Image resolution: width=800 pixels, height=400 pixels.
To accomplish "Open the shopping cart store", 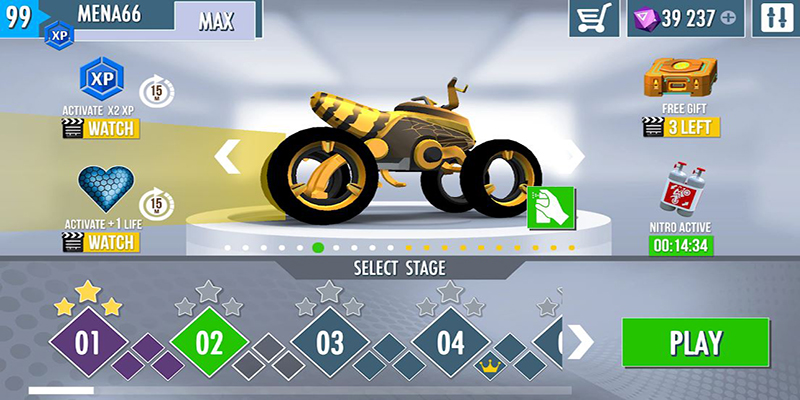I will pos(594,19).
